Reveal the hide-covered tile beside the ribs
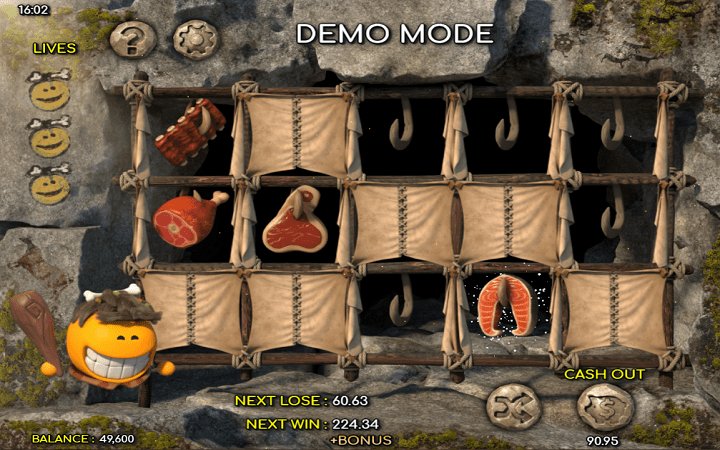This screenshot has height=450, width=720. pos(295,134)
